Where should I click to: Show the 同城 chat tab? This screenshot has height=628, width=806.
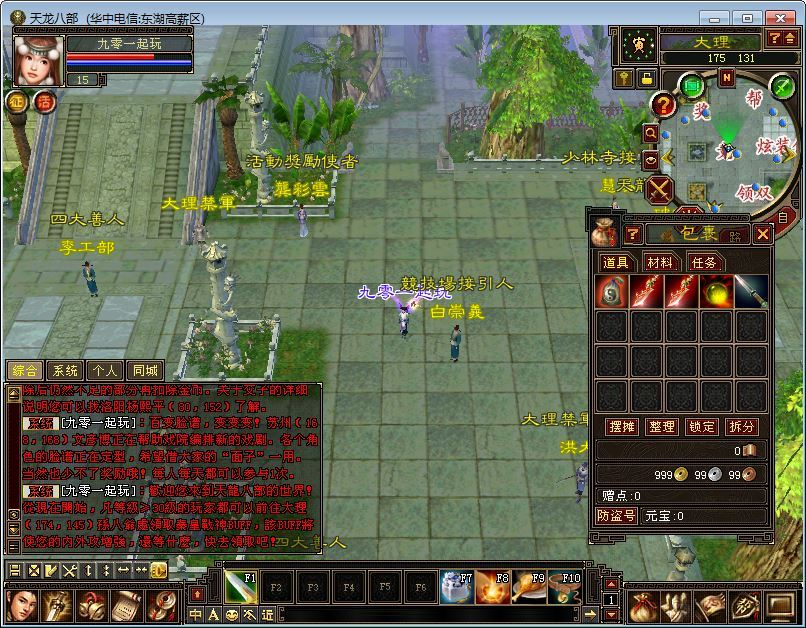[145, 370]
